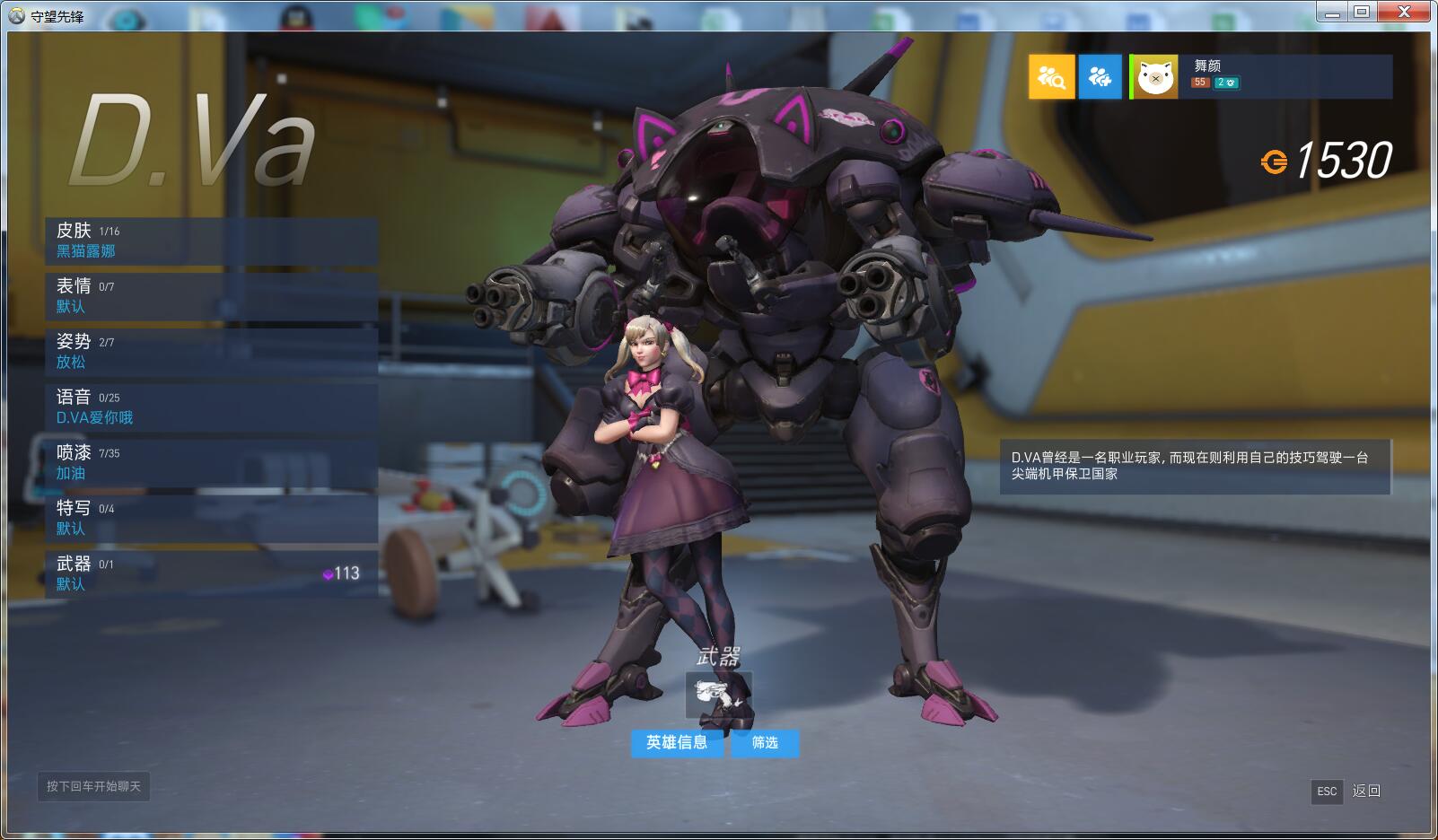Open the 姿势 victory poses category

tap(211, 352)
